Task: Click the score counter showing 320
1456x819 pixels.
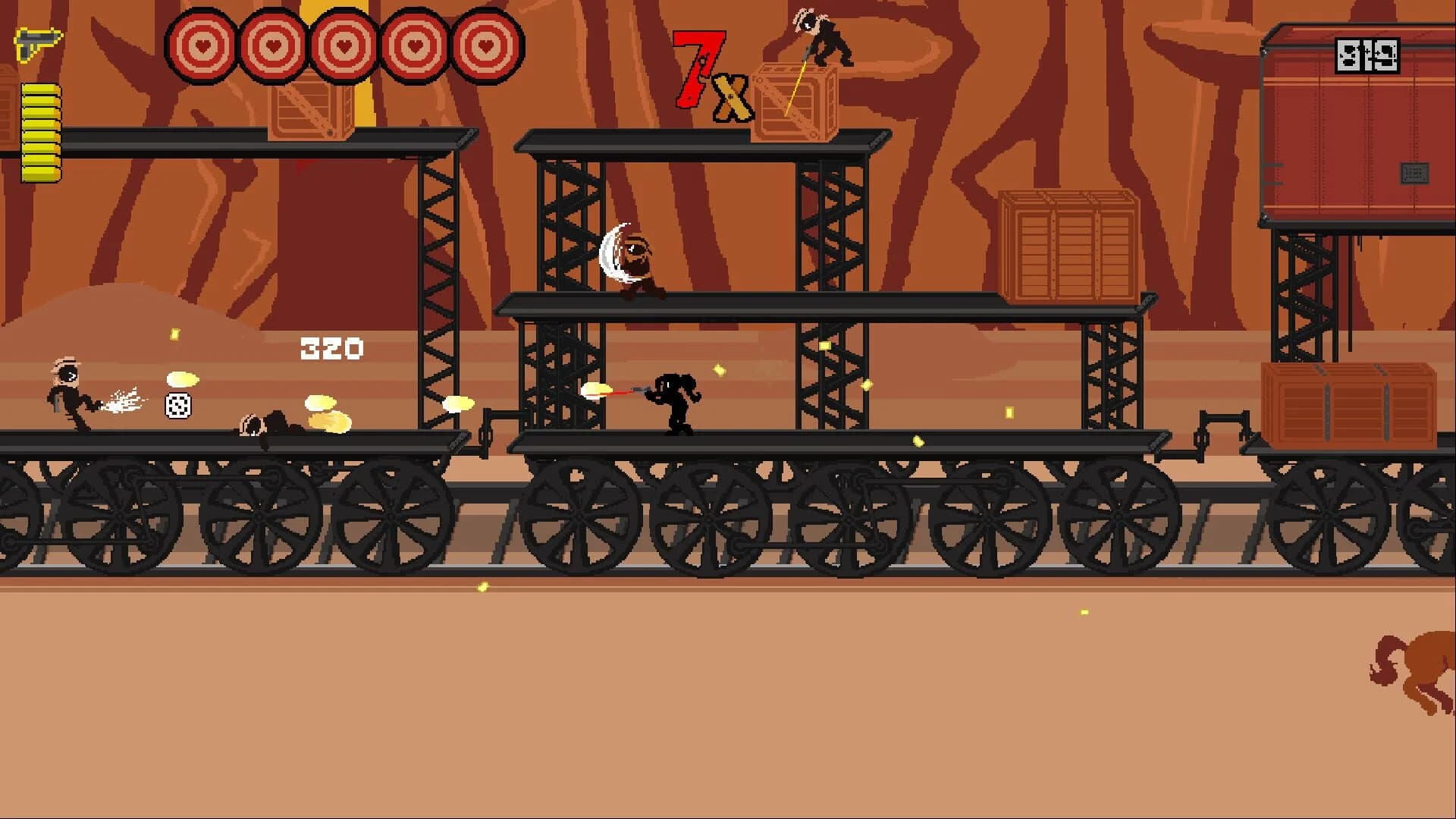Action: (331, 347)
